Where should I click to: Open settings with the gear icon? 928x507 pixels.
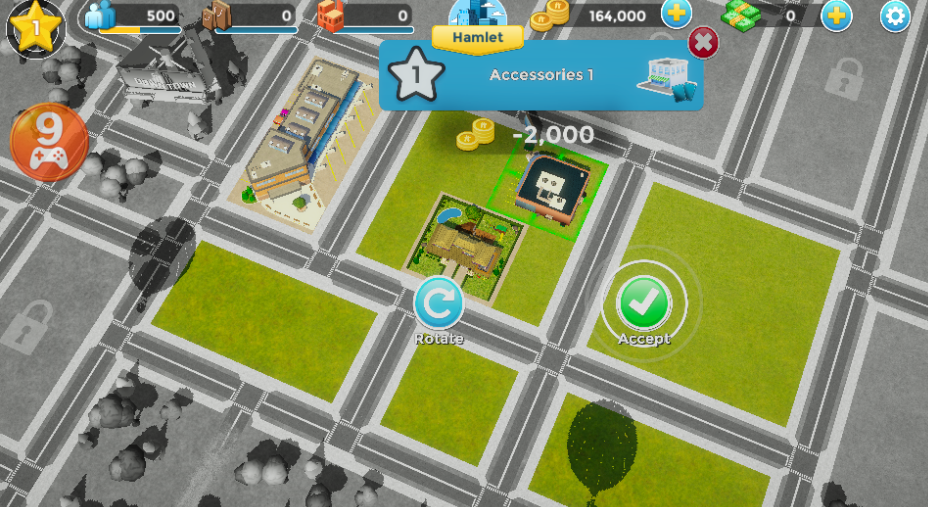click(x=894, y=16)
